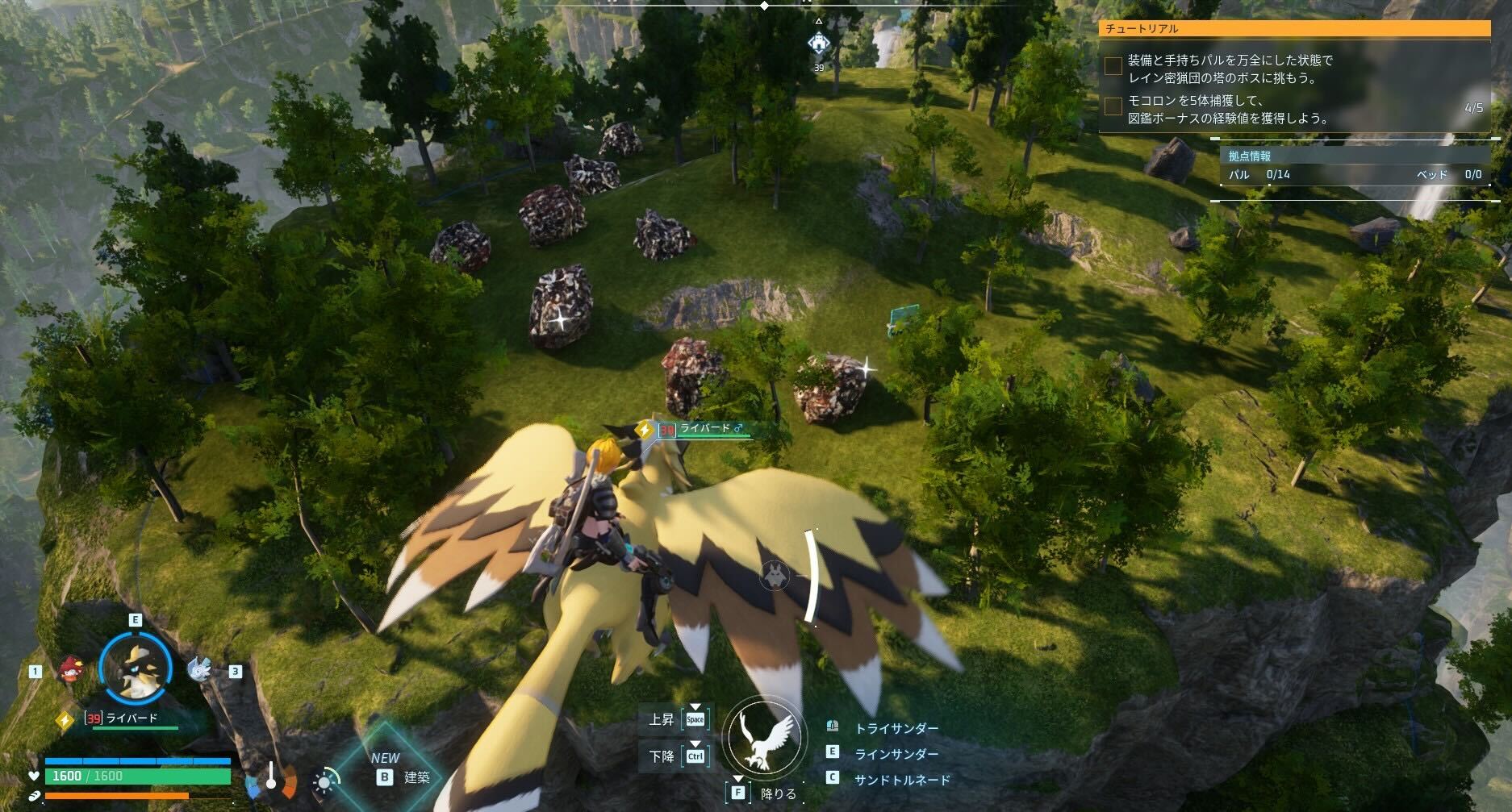Click the brightness indicator icon beside the thermometer
The height and width of the screenshot is (812, 1512).
[x=323, y=781]
